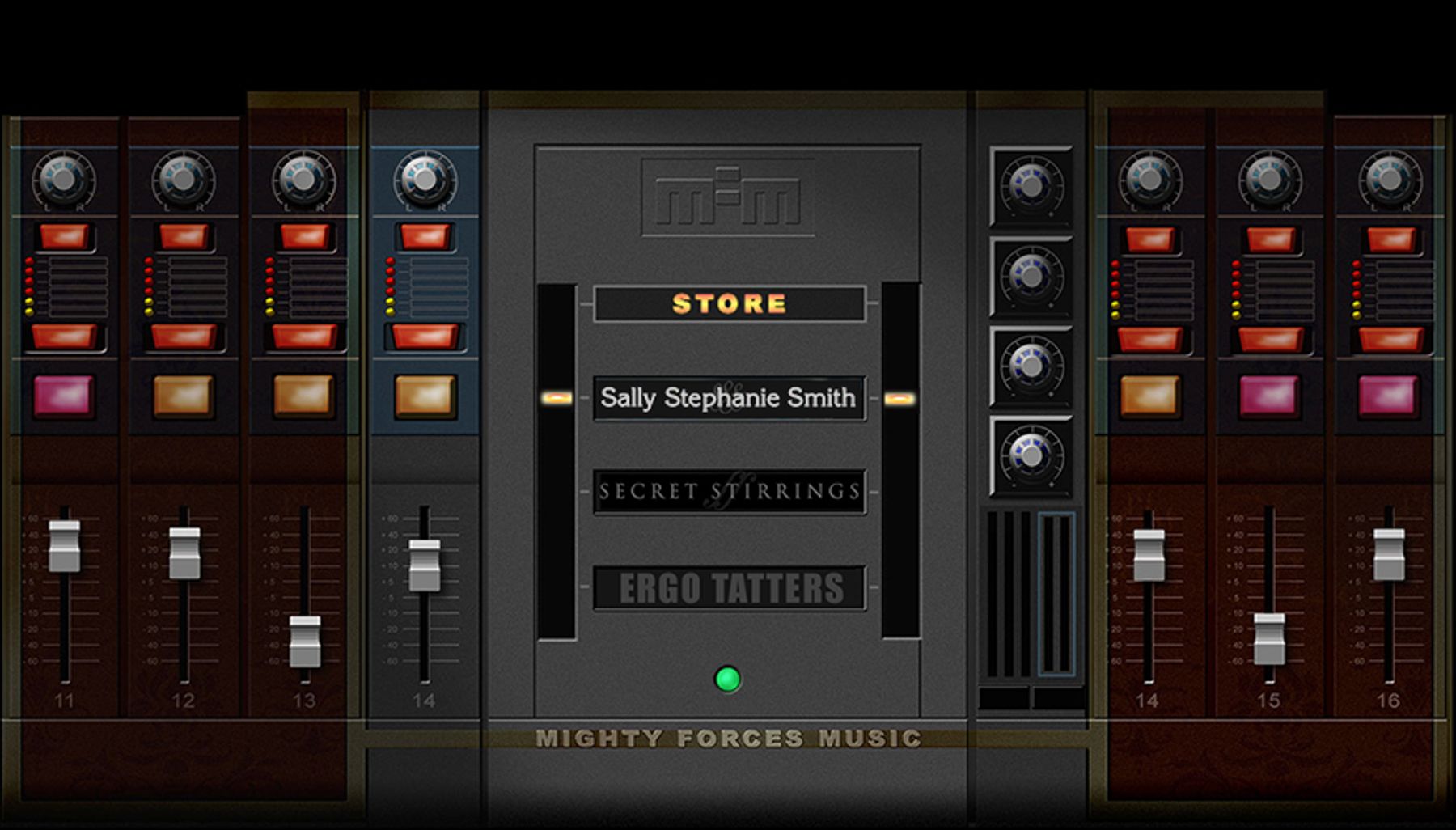
Task: Click the pan knob on channel 12
Action: pyautogui.click(x=184, y=180)
